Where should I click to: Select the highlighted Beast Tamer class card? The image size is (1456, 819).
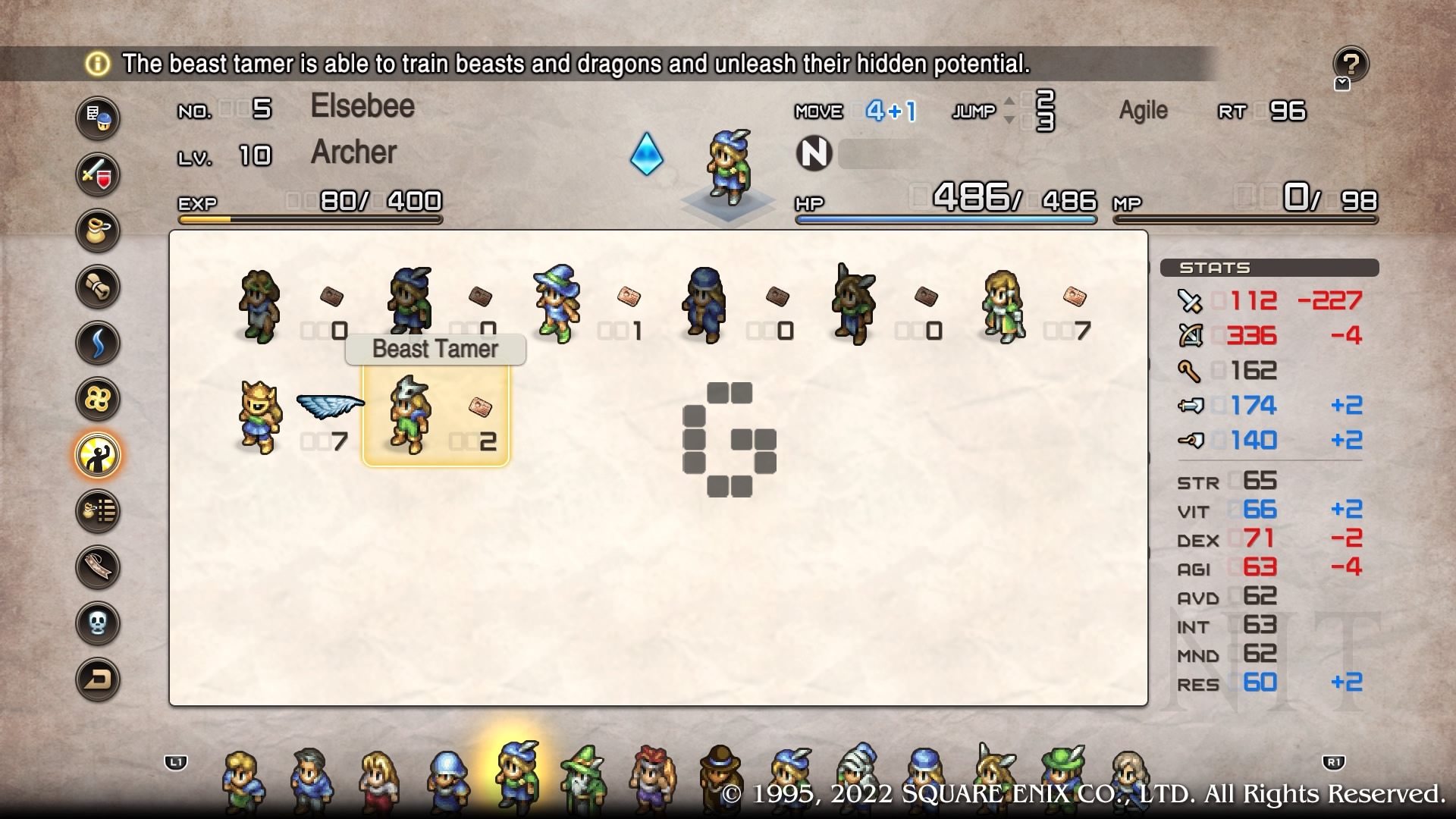(x=435, y=417)
